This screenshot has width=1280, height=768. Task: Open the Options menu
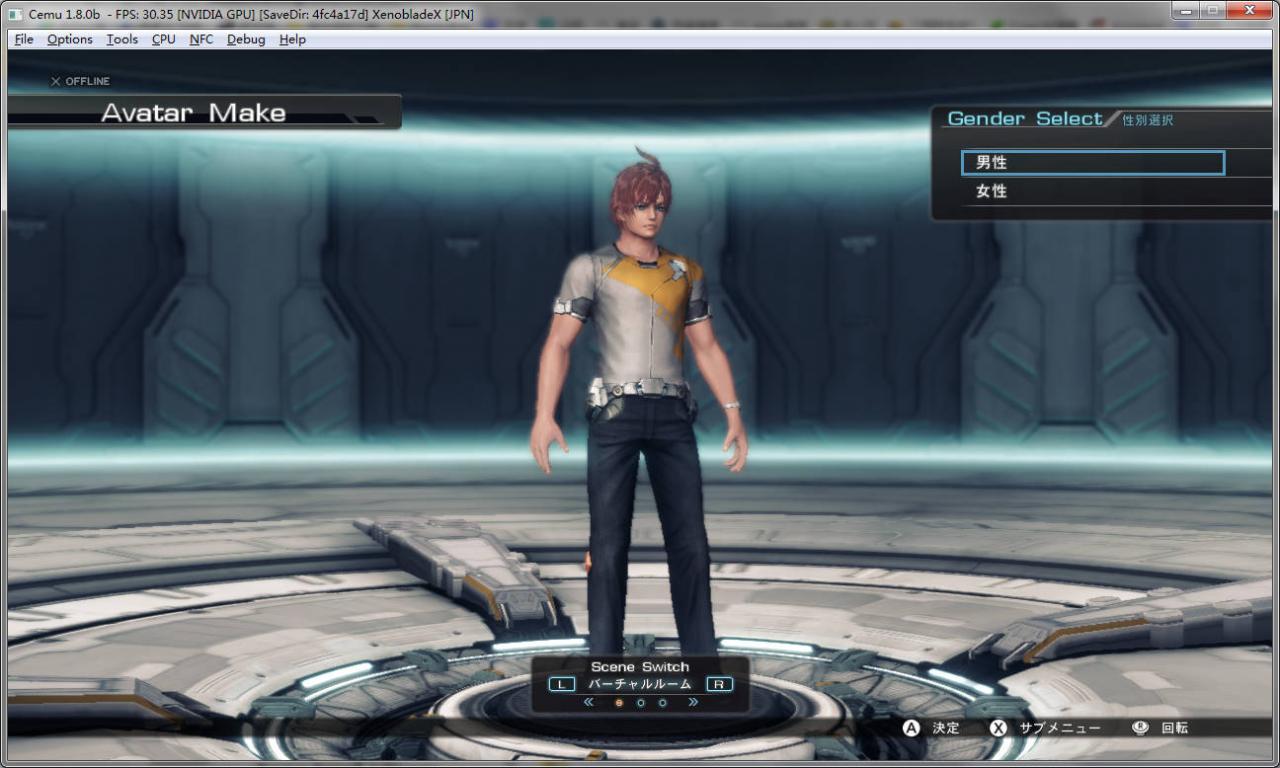(69, 39)
